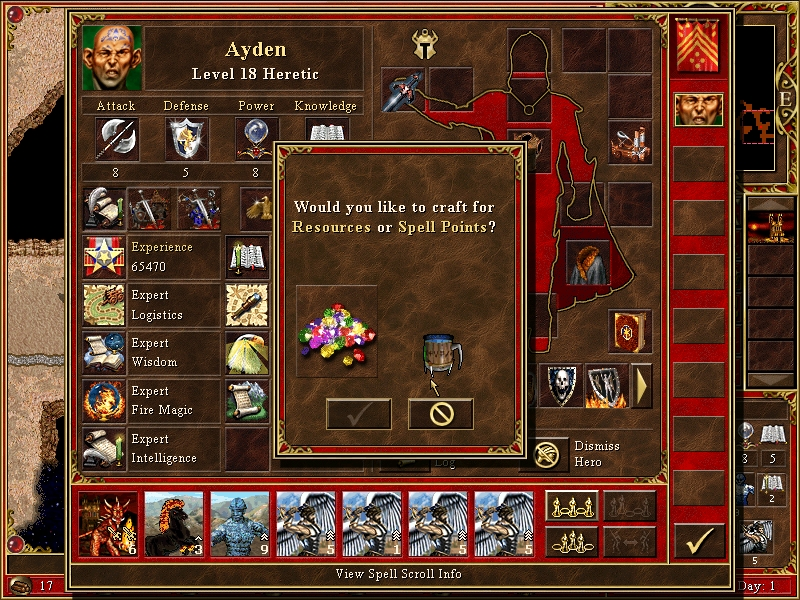
Task: Dismiss the hero Ayden
Action: coord(544,455)
